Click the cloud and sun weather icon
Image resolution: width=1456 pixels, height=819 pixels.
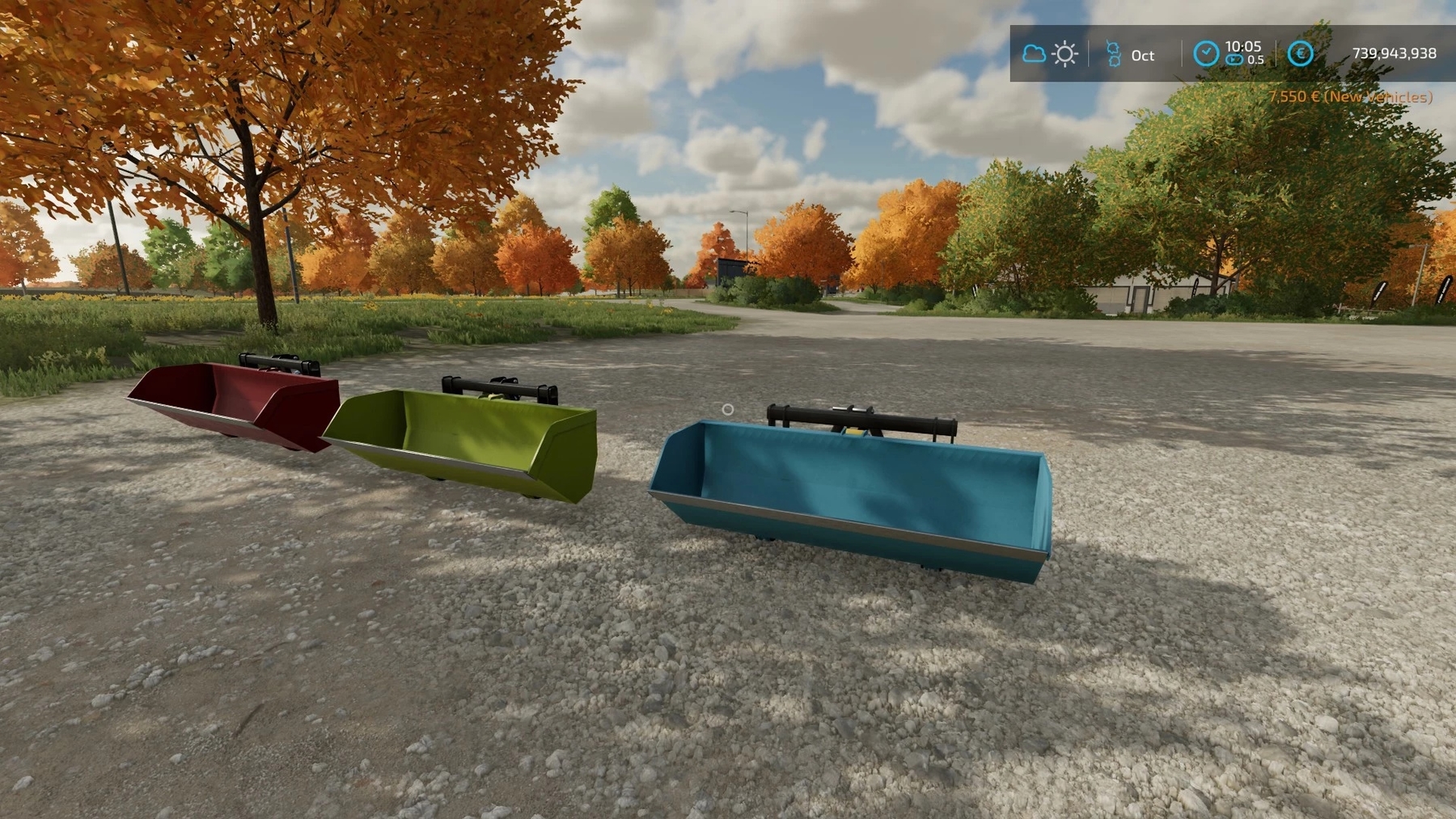click(x=1049, y=54)
